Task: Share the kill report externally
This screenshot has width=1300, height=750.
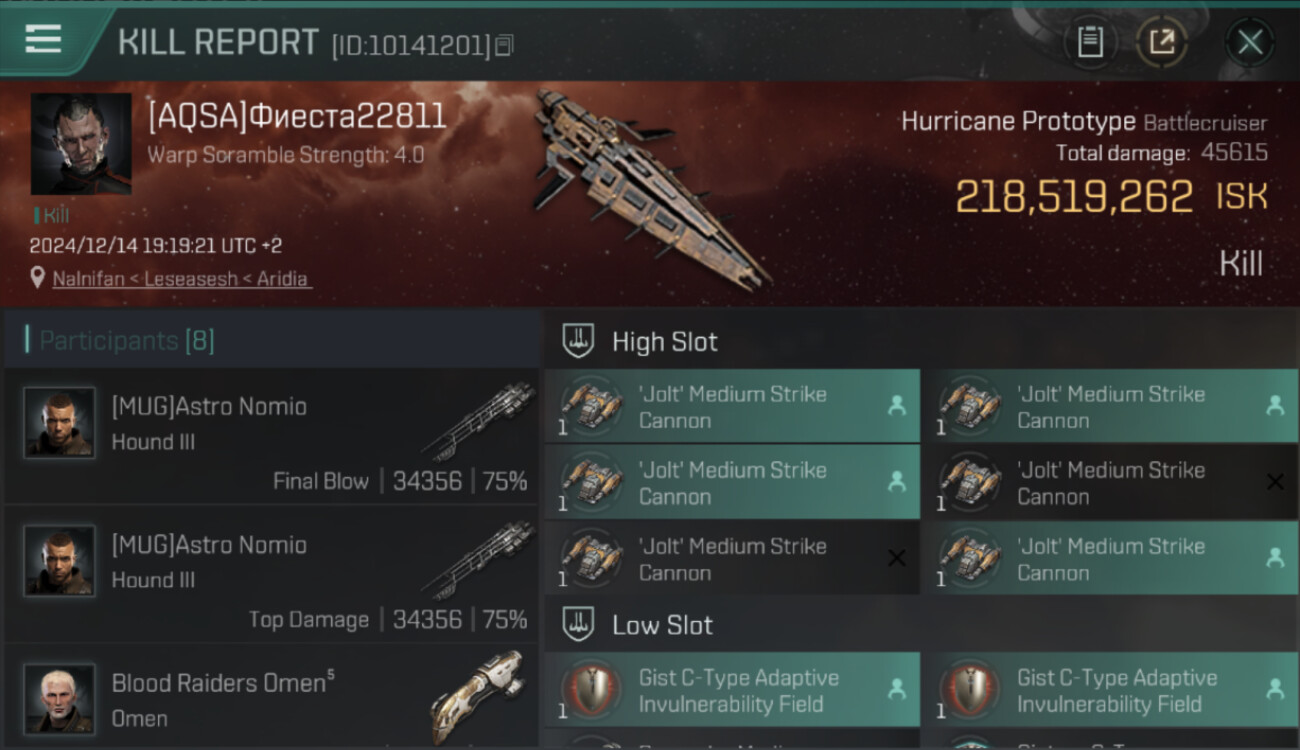Action: point(1162,42)
